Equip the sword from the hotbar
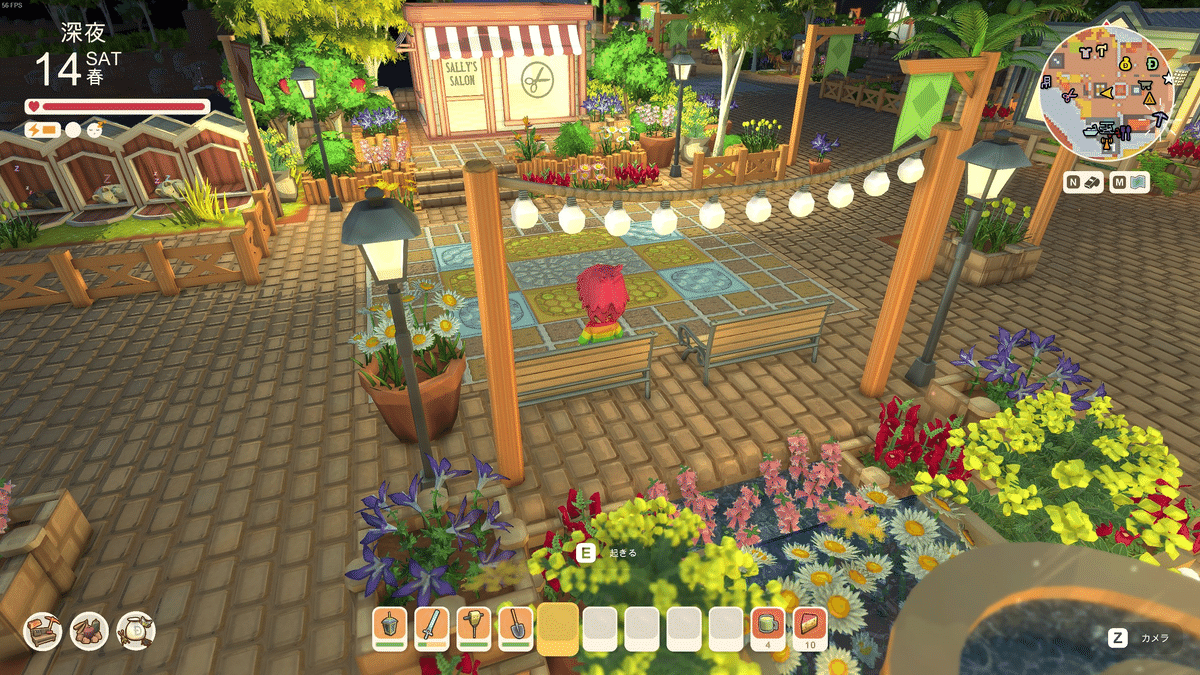Image resolution: width=1200 pixels, height=675 pixels. point(432,626)
